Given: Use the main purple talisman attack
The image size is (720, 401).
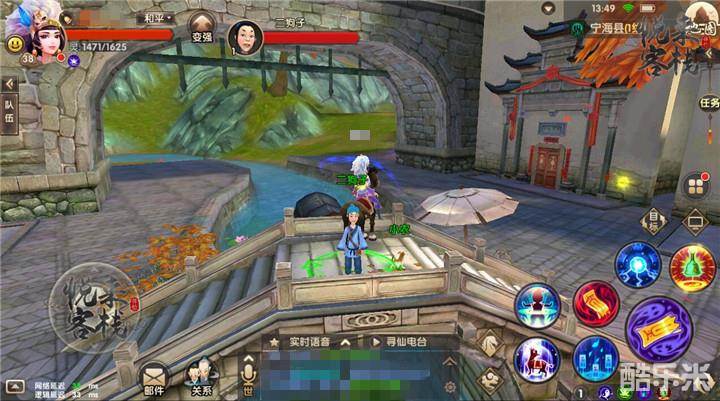Looking at the screenshot, I should (x=657, y=330).
